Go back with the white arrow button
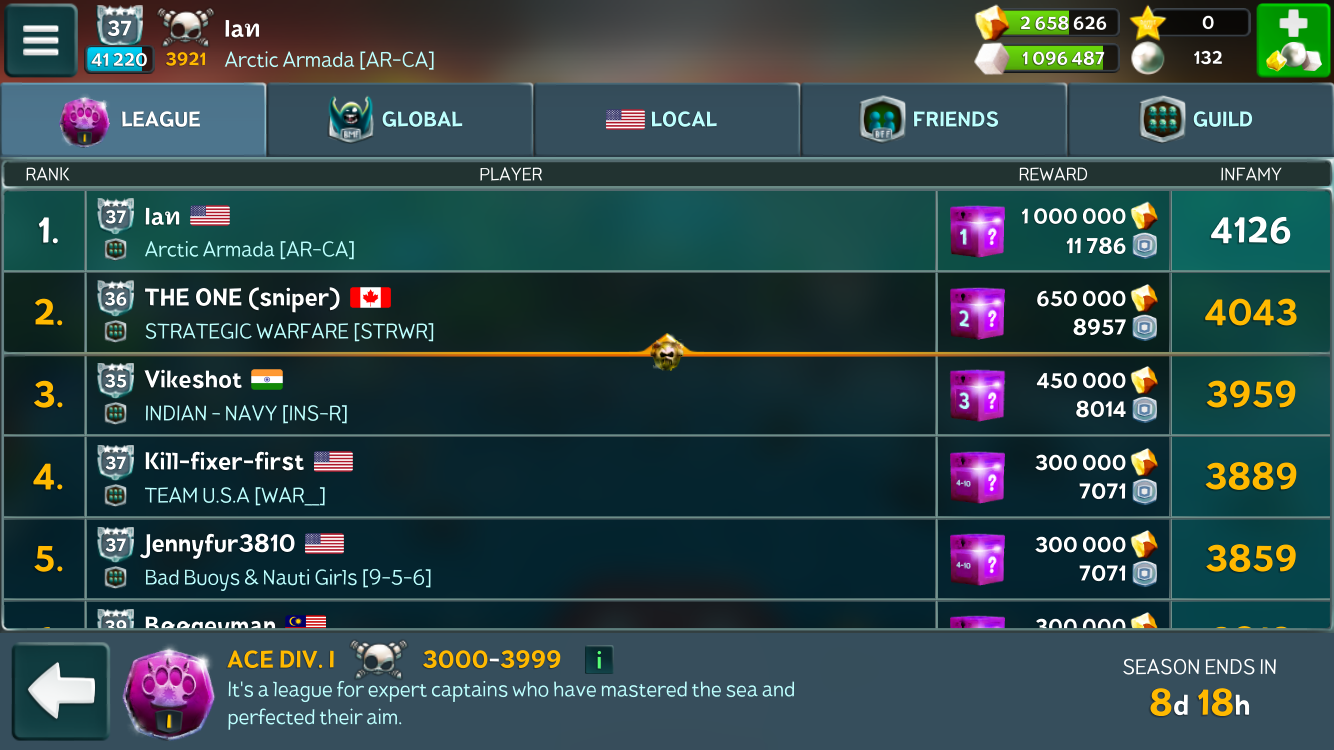The height and width of the screenshot is (750, 1334). coord(60,691)
